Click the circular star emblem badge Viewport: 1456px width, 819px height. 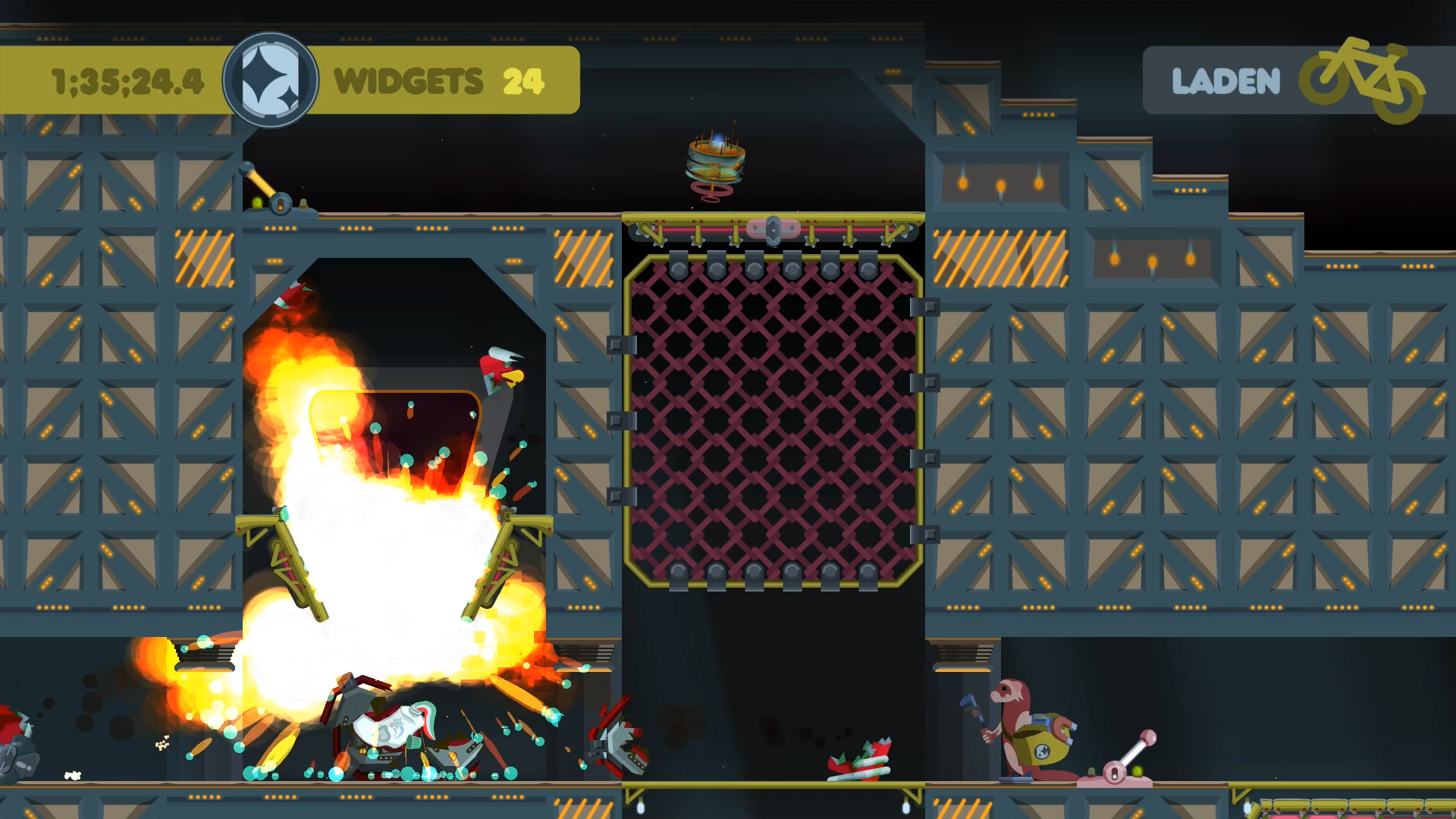[x=270, y=80]
